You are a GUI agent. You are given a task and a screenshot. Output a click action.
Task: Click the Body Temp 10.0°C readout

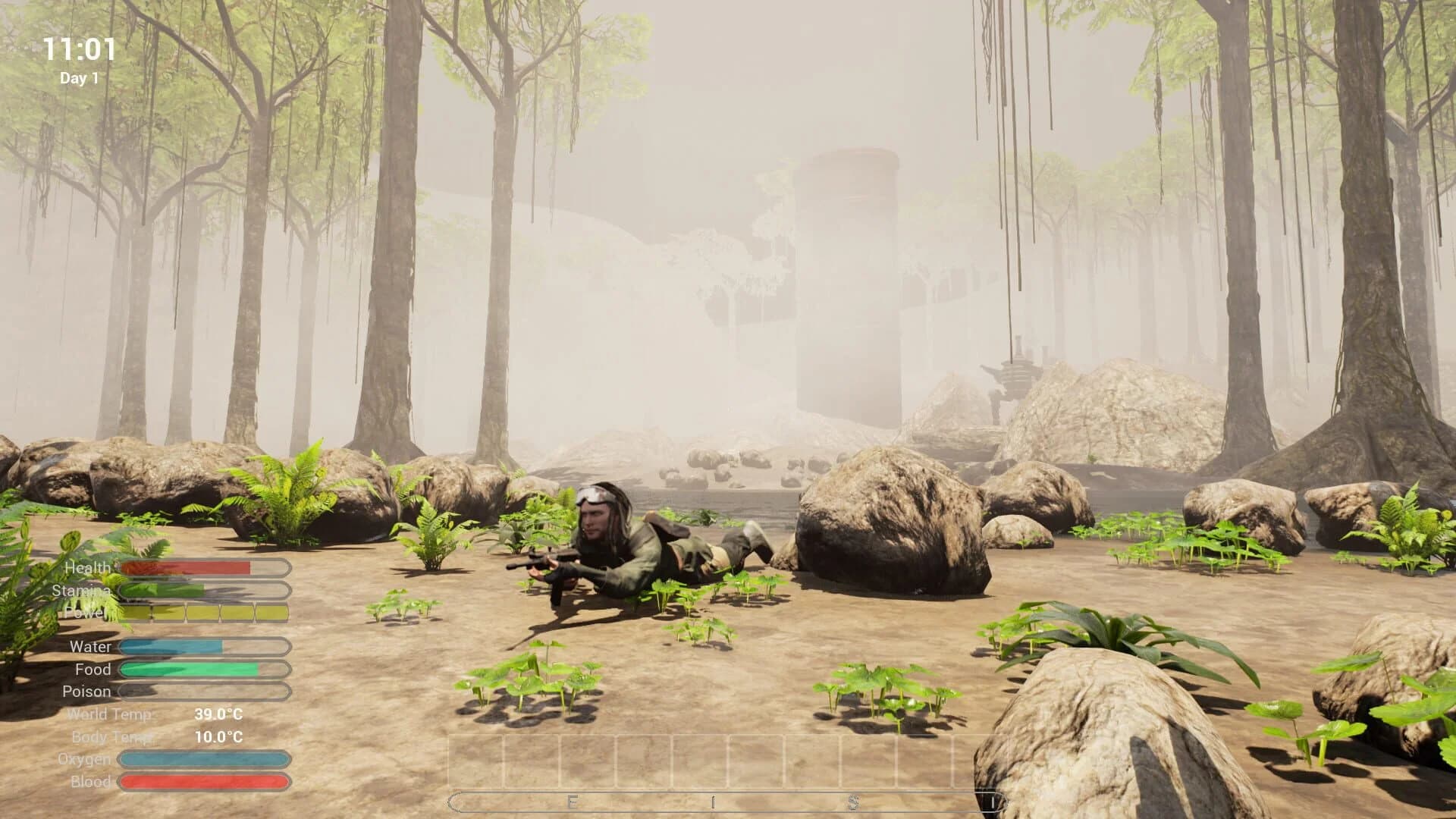tap(218, 736)
